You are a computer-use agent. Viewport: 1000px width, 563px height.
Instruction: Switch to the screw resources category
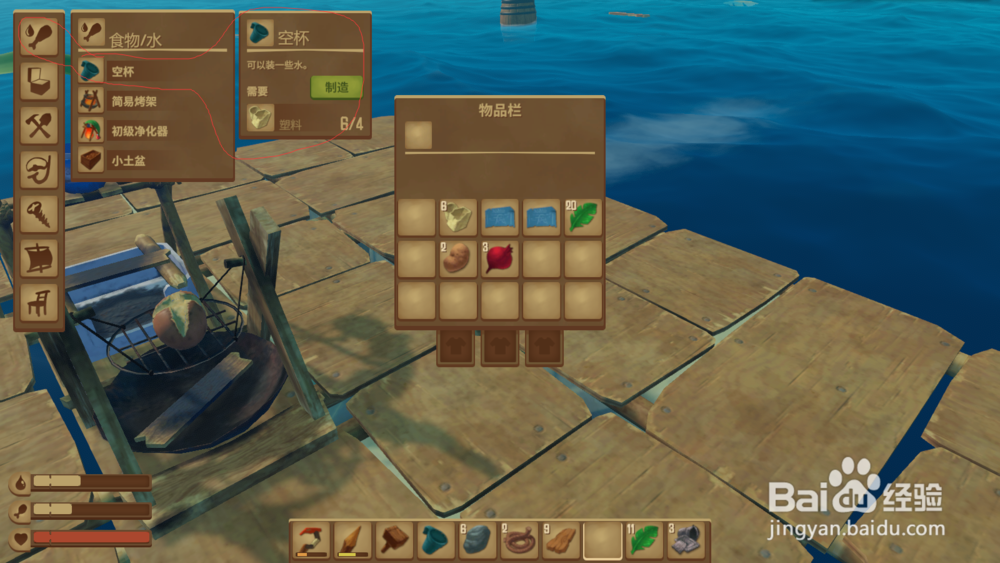(39, 214)
